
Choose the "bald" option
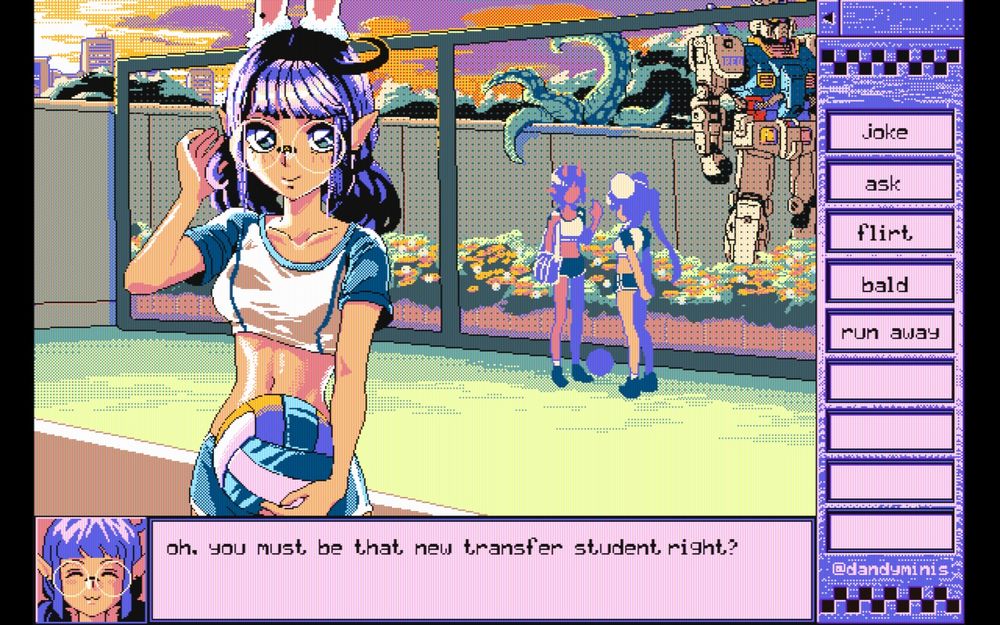tap(889, 284)
